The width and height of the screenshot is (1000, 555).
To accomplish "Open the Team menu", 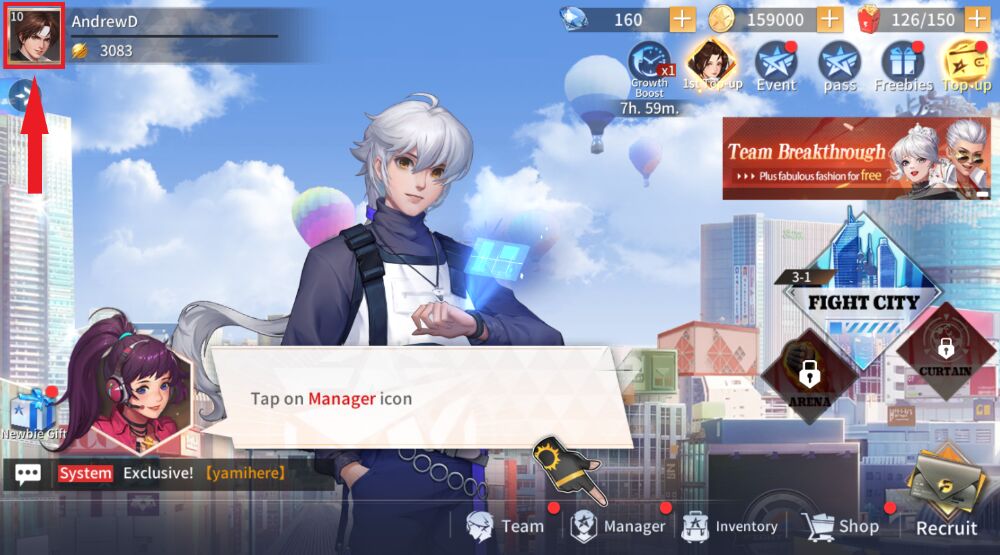I will point(506,526).
